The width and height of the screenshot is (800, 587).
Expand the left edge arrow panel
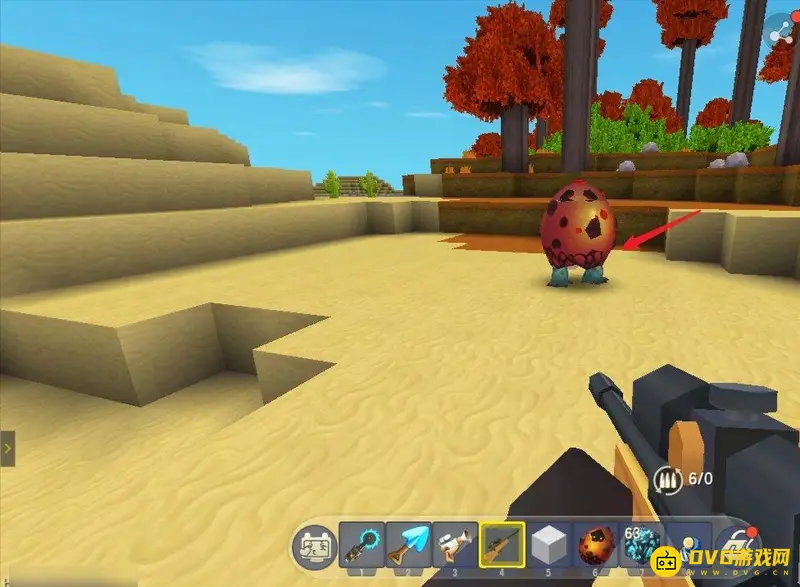tap(7, 449)
